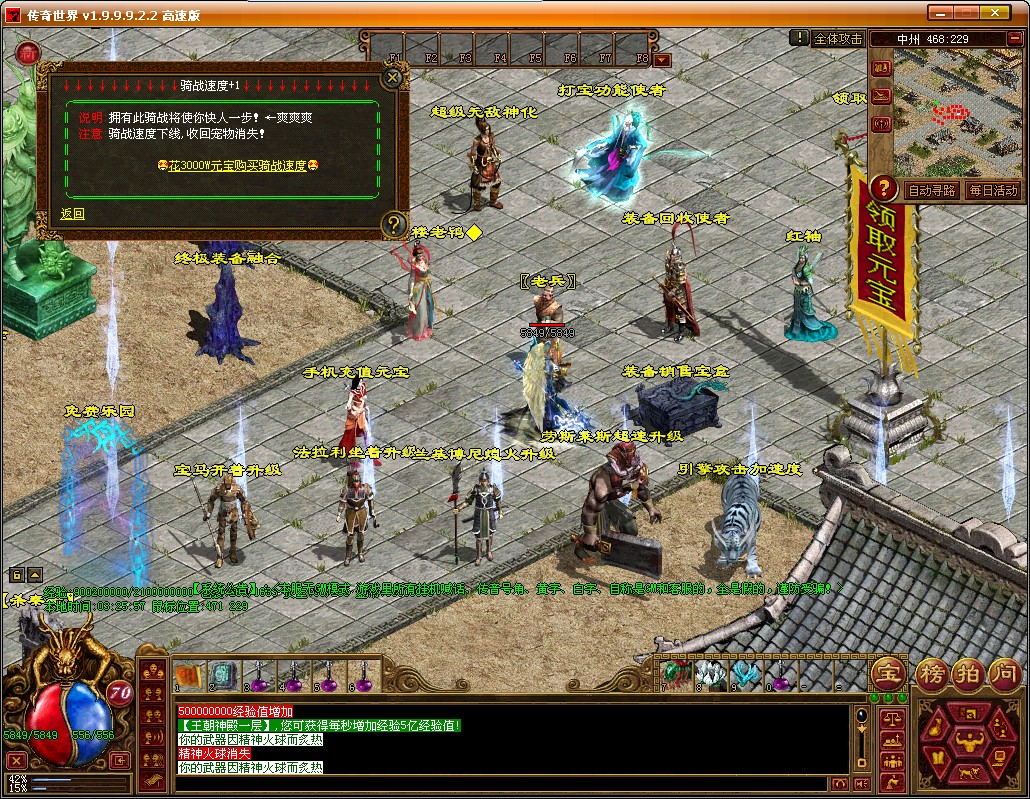1030x799 pixels.
Task: Close the 骑战速度 dialog window
Action: (x=394, y=76)
